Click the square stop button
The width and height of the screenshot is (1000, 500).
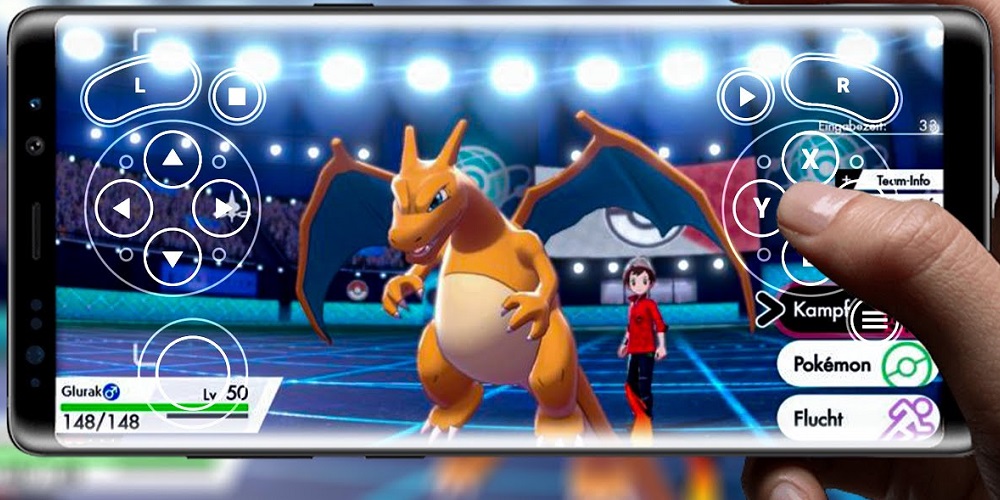click(237, 97)
